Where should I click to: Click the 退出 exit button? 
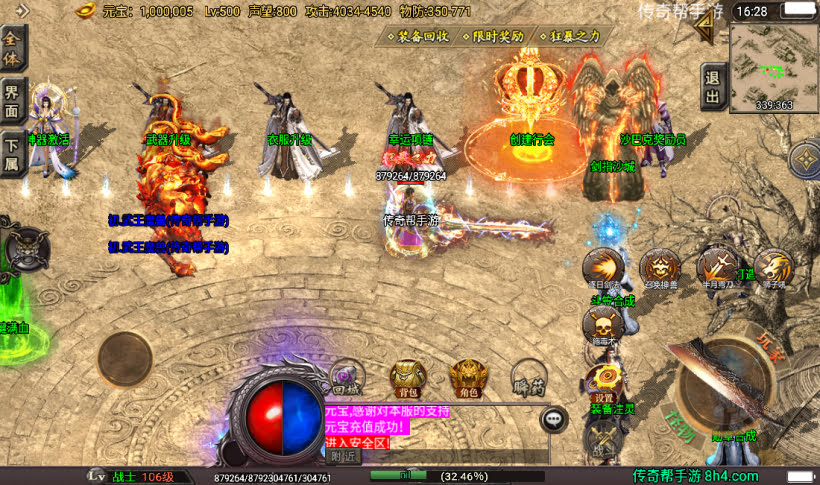click(712, 87)
